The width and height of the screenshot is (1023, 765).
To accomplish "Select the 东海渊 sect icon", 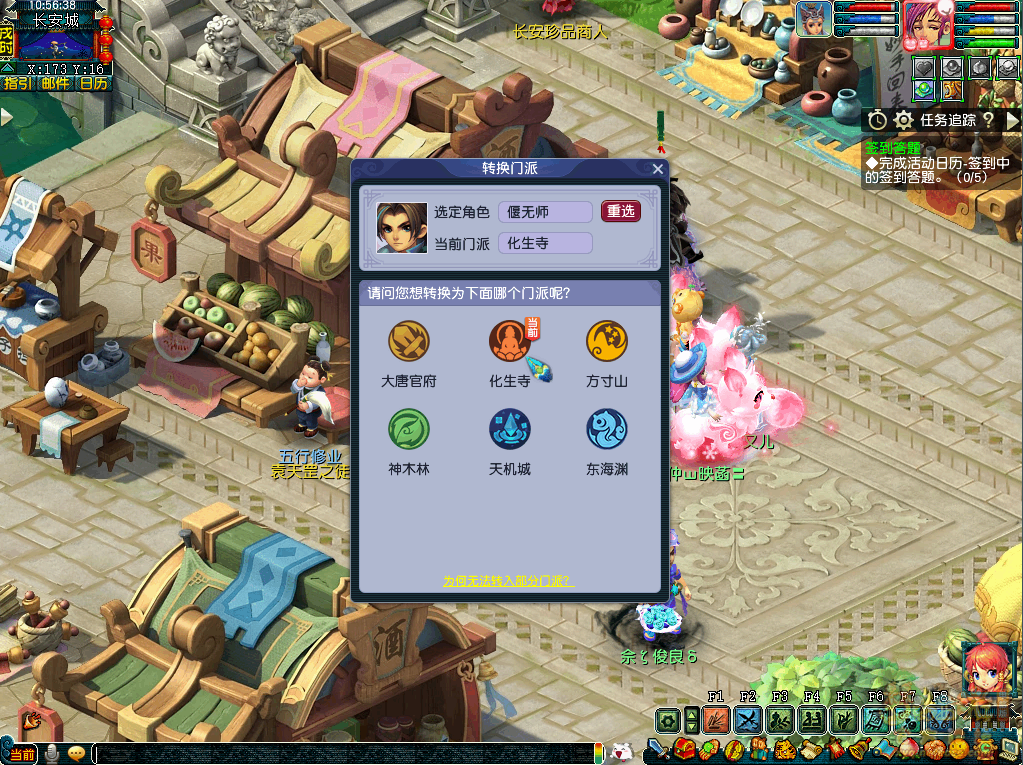I will [x=607, y=429].
